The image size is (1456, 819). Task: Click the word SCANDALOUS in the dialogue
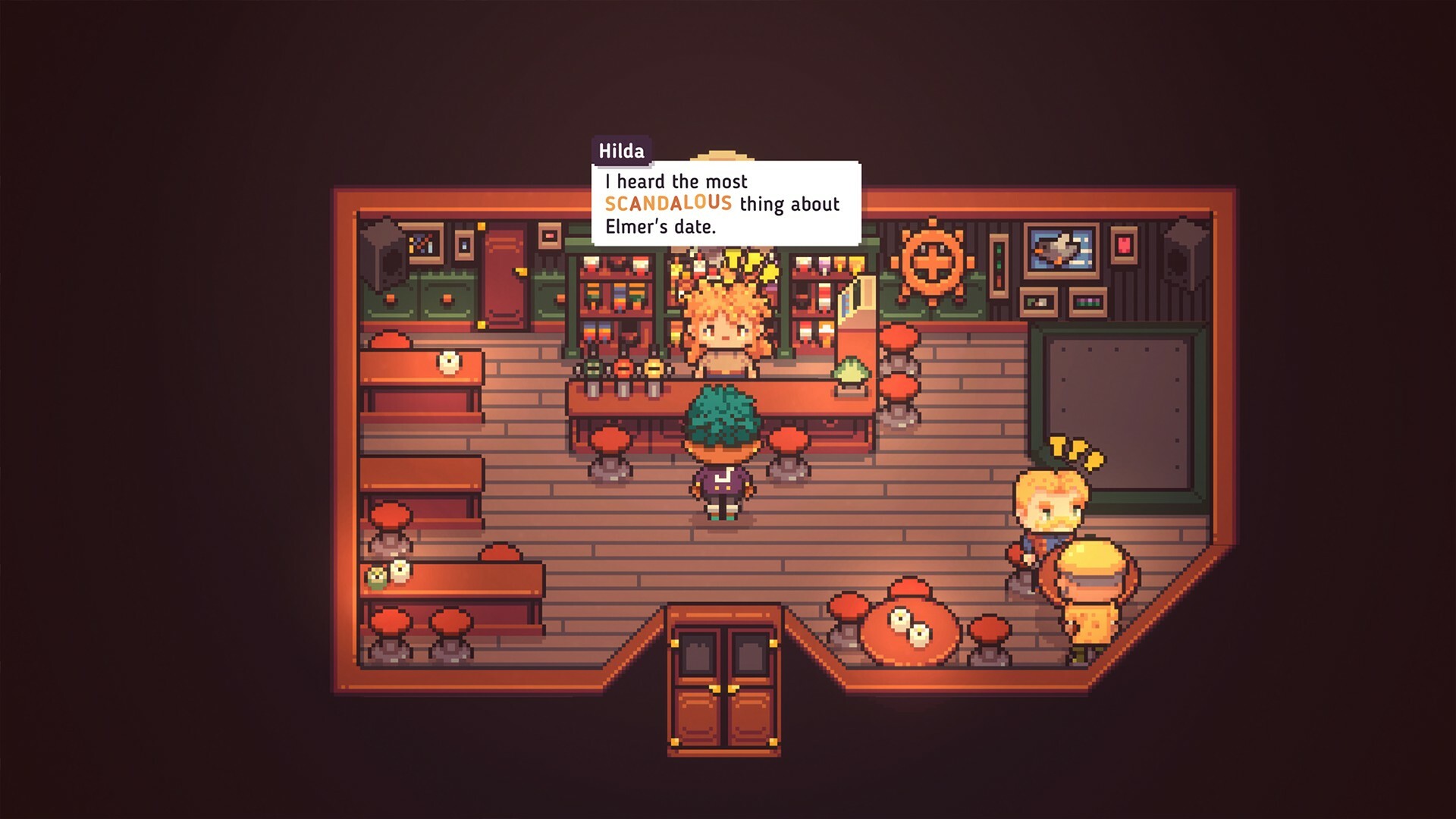point(667,203)
